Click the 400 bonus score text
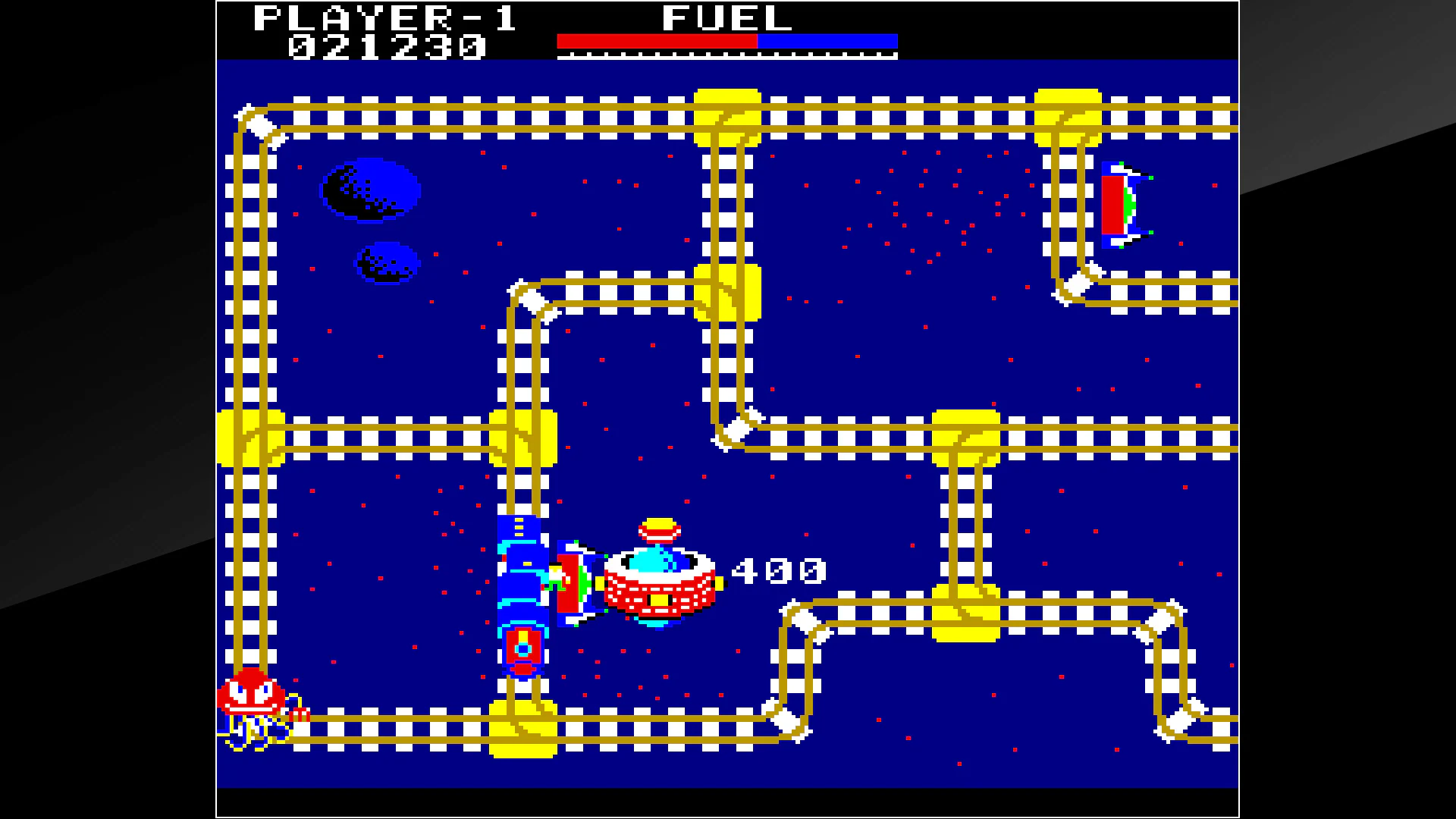 click(x=777, y=573)
